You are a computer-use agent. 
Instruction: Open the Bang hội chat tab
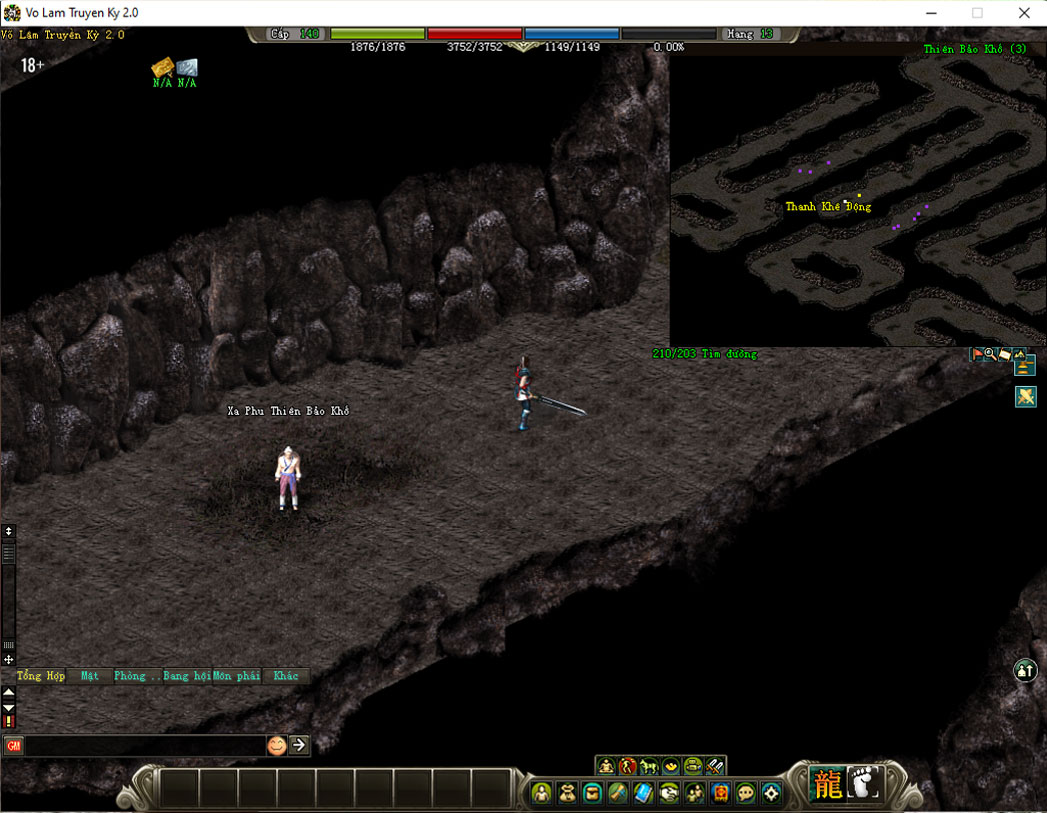[x=187, y=676]
